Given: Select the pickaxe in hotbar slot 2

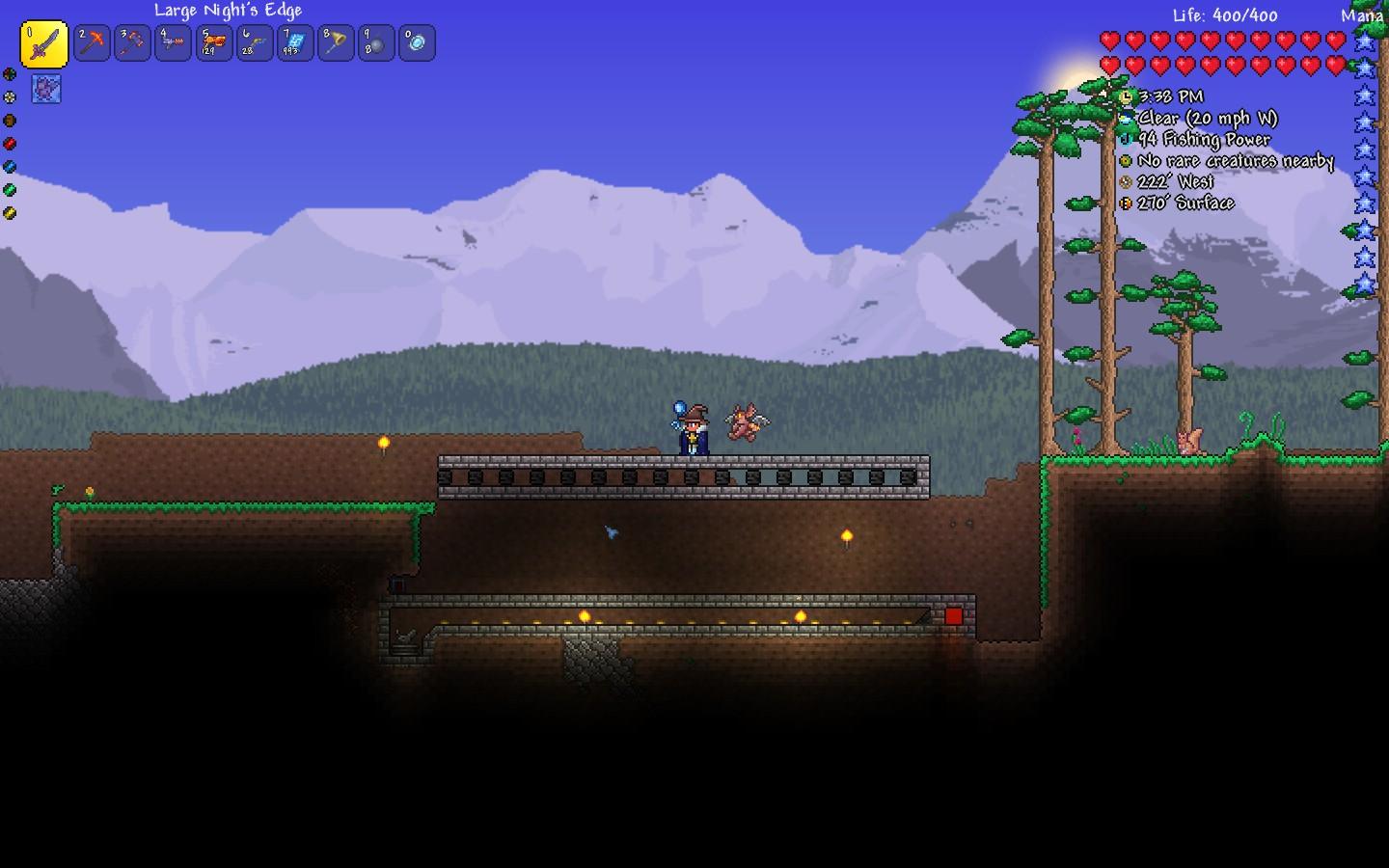Looking at the screenshot, I should coord(92,42).
